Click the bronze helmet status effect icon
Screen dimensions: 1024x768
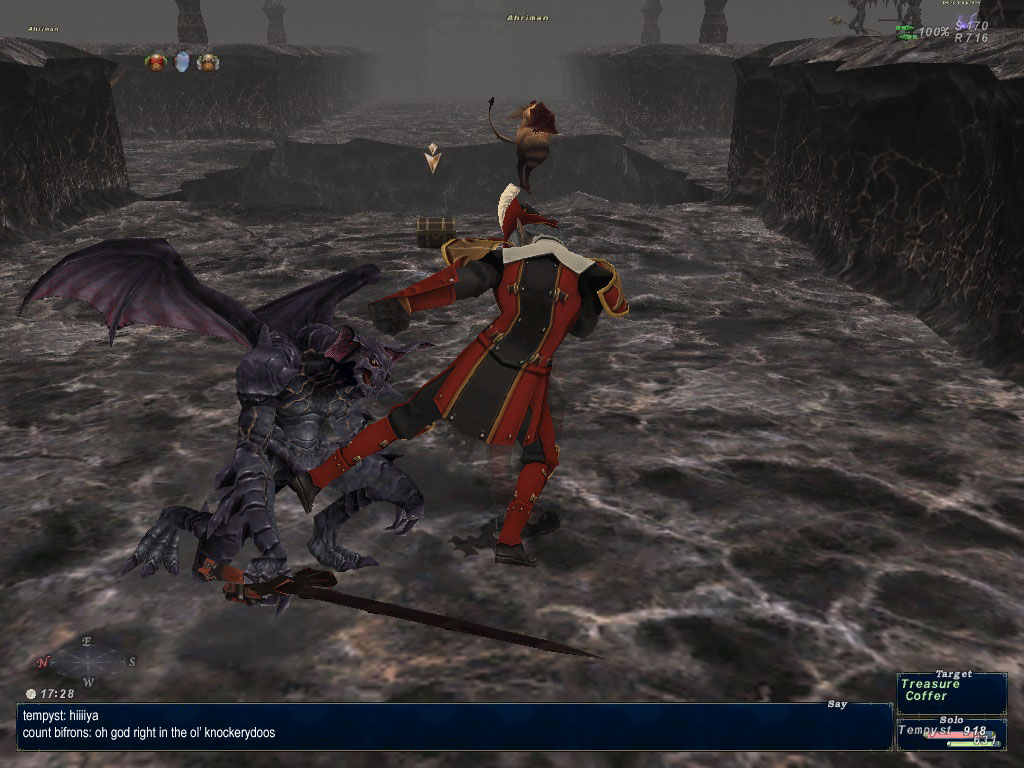click(x=208, y=62)
